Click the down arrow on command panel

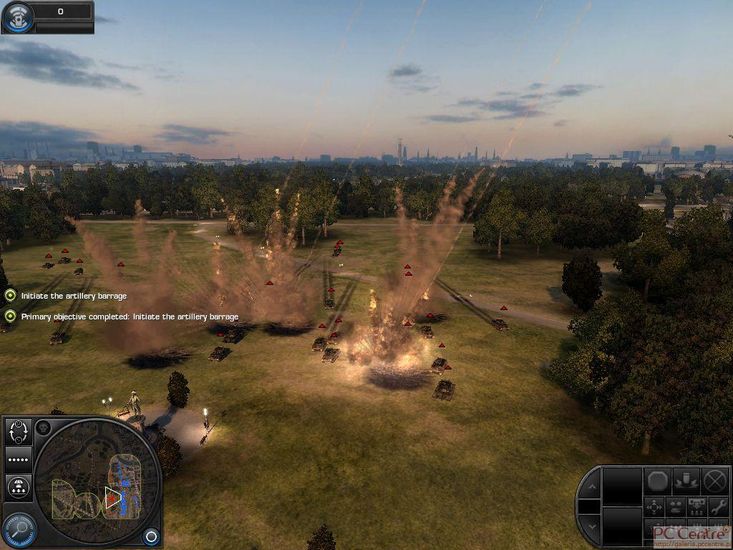pyautogui.click(x=590, y=524)
